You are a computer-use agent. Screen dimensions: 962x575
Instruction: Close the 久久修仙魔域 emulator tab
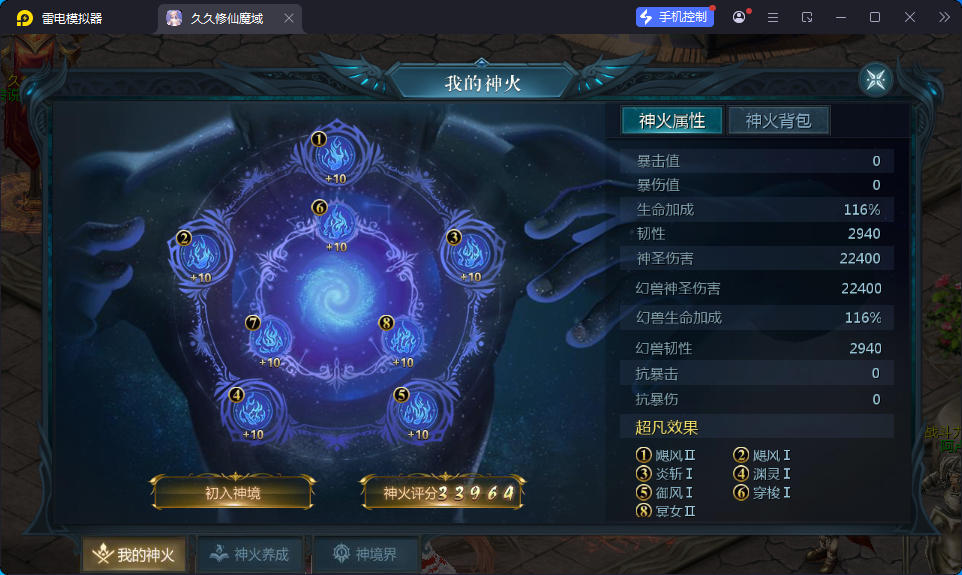[x=289, y=18]
